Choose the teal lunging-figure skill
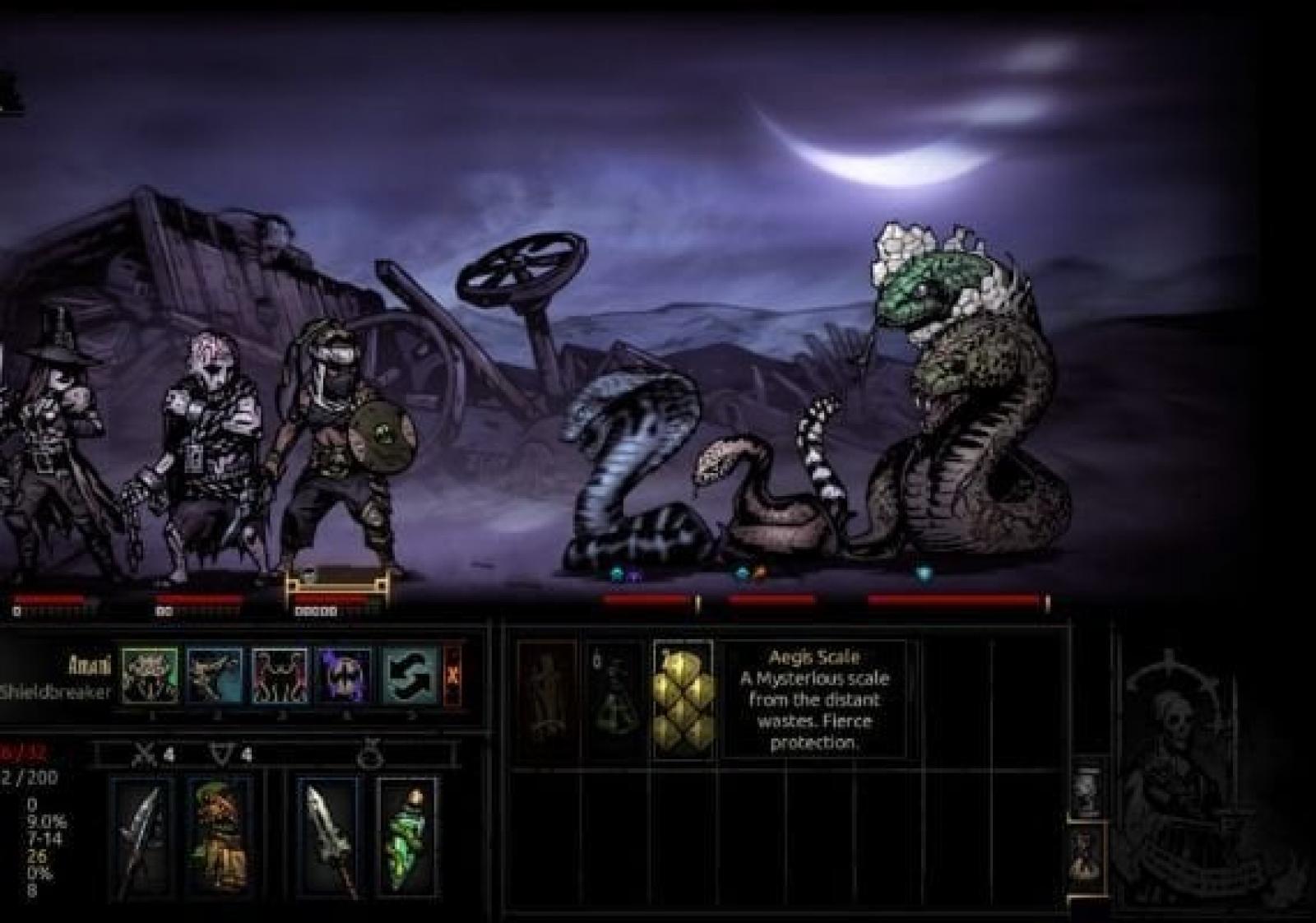The image size is (1316, 923). point(215,675)
